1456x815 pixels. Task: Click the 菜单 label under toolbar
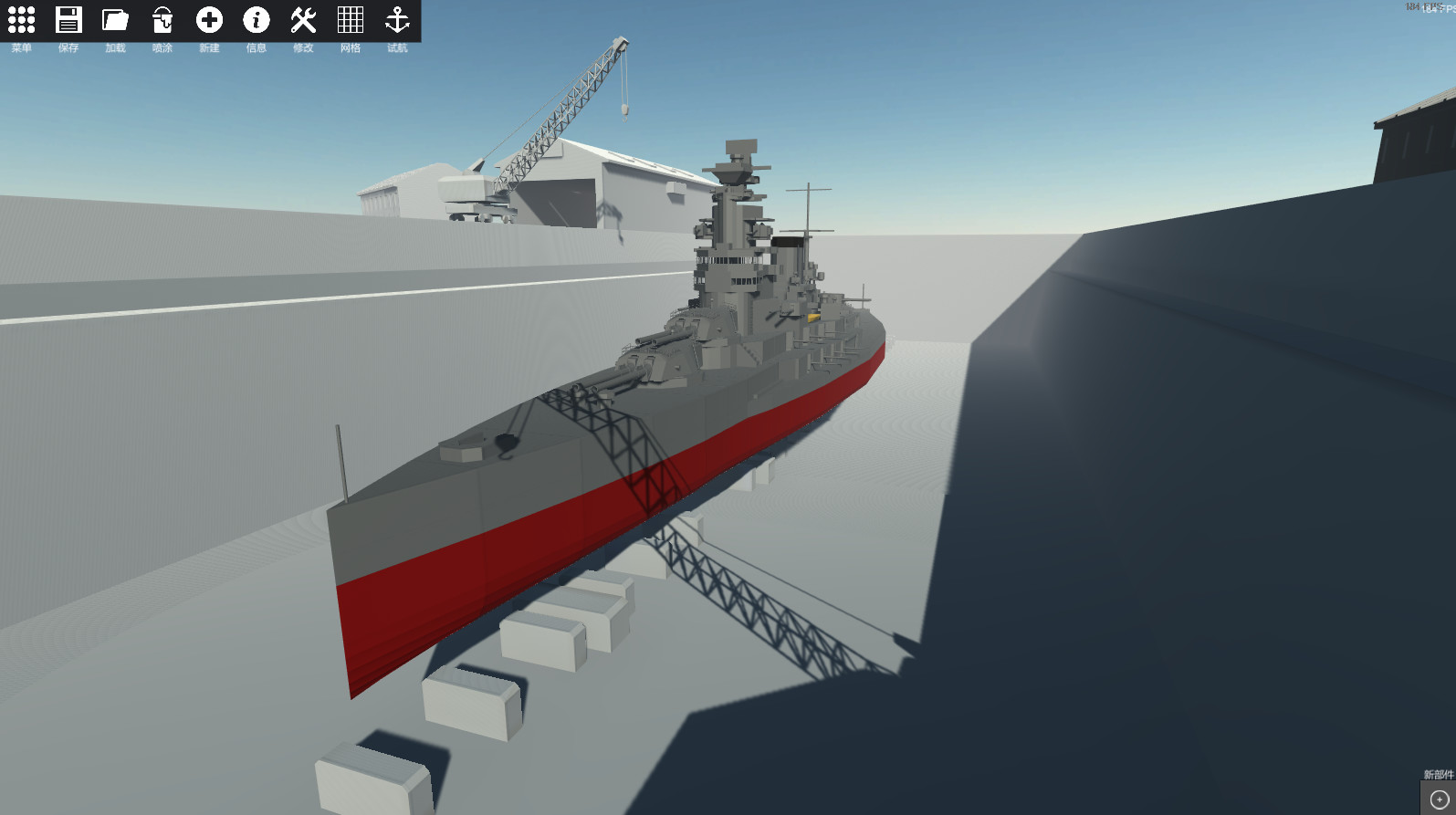[x=22, y=48]
